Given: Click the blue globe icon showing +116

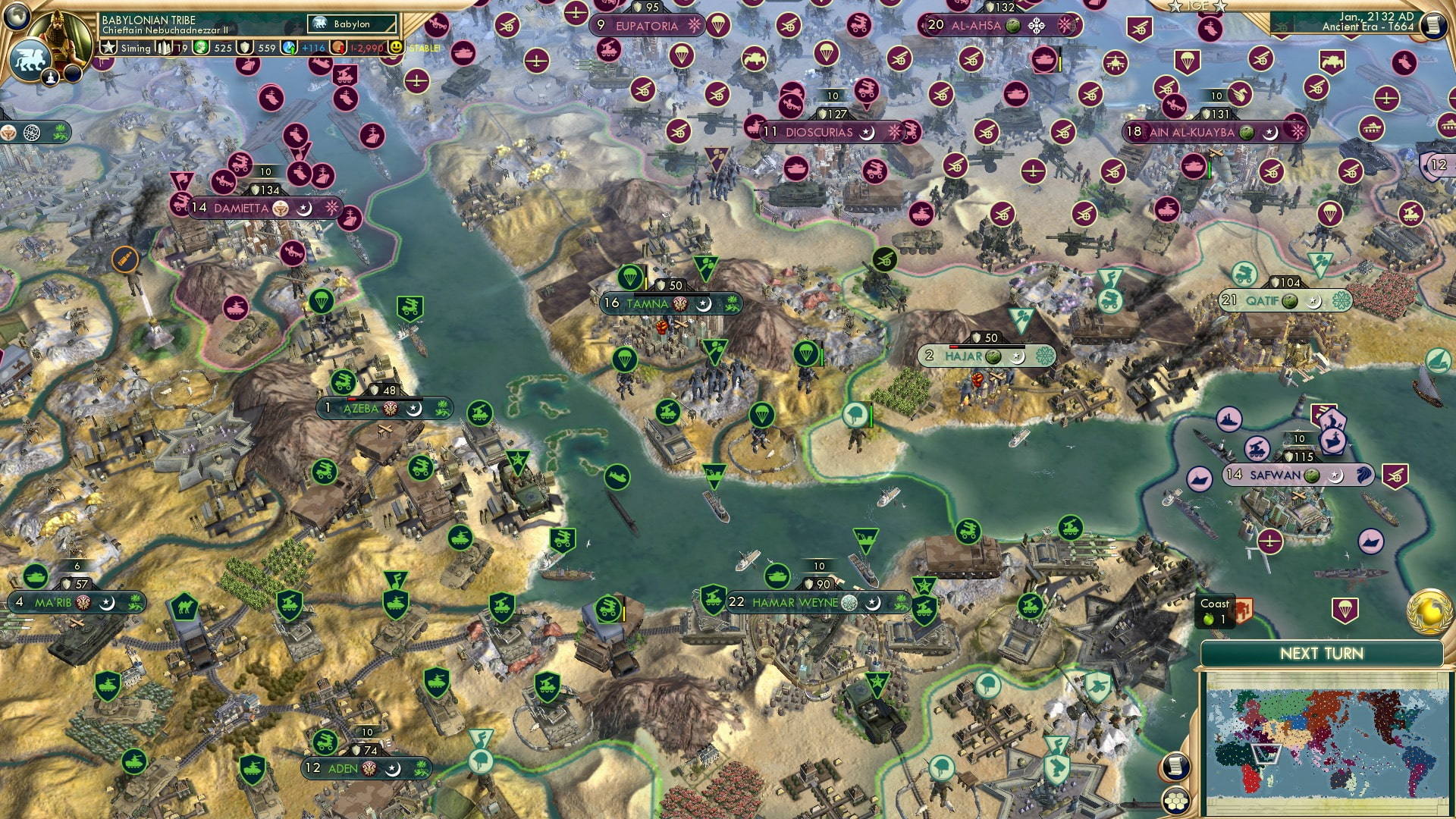Looking at the screenshot, I should pyautogui.click(x=288, y=48).
